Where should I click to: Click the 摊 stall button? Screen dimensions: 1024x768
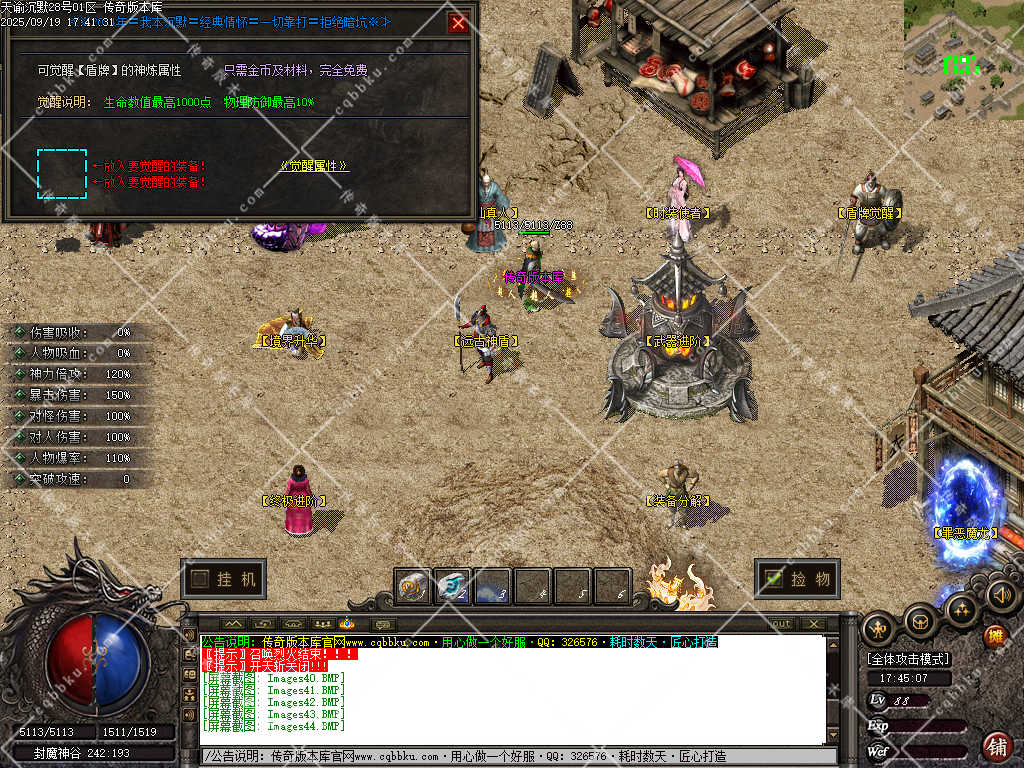point(994,635)
